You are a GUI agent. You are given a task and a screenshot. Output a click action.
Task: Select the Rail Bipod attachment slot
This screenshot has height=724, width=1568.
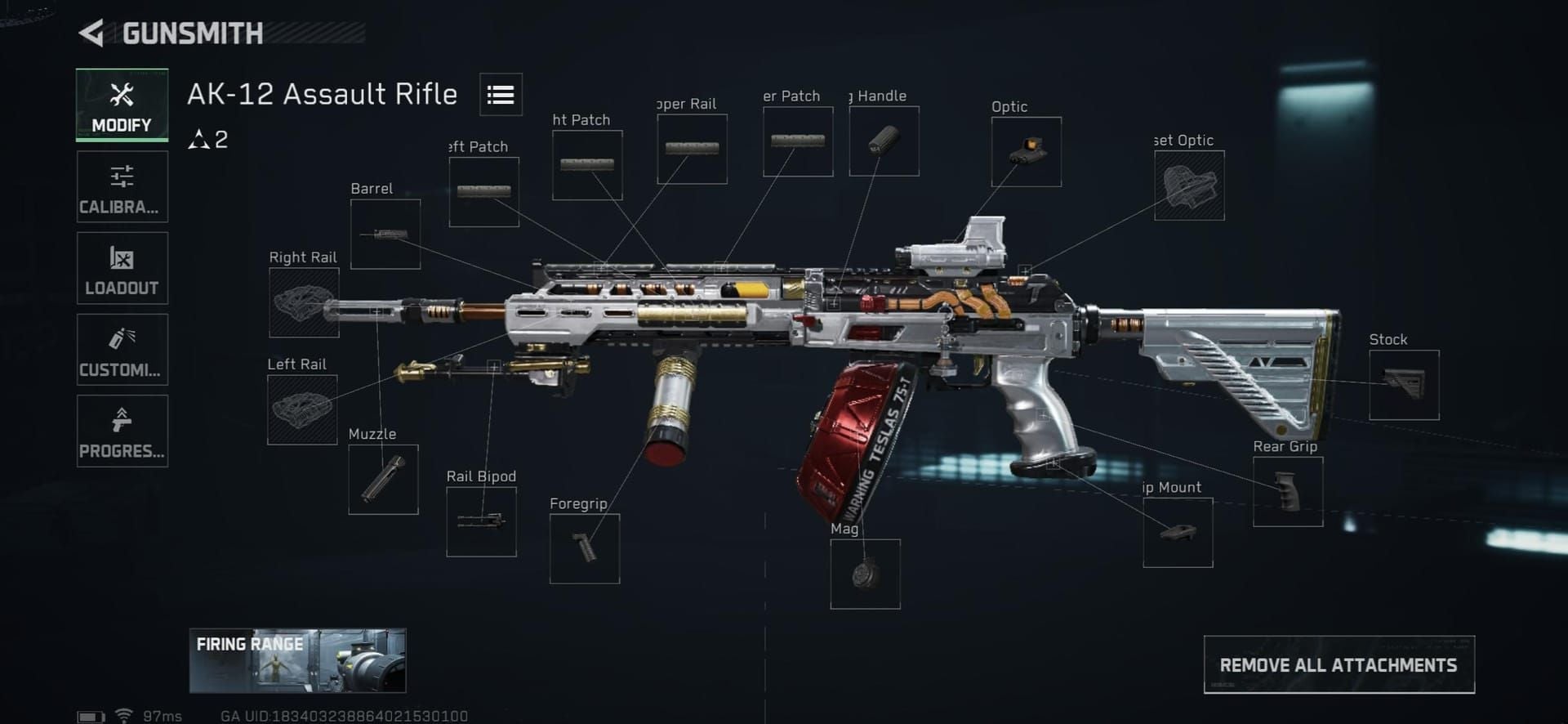pyautogui.click(x=482, y=521)
